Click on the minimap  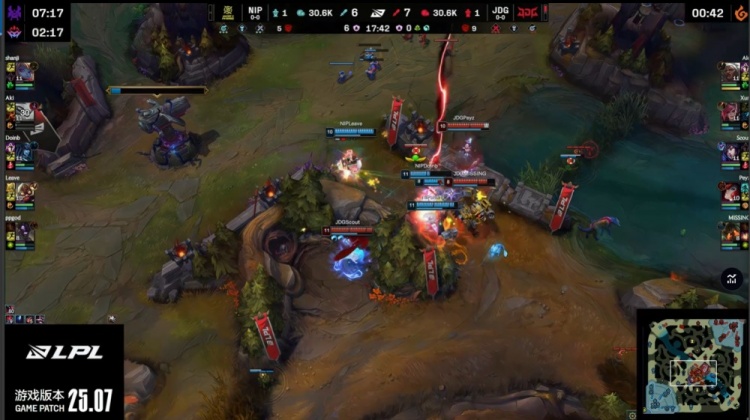tap(692, 364)
